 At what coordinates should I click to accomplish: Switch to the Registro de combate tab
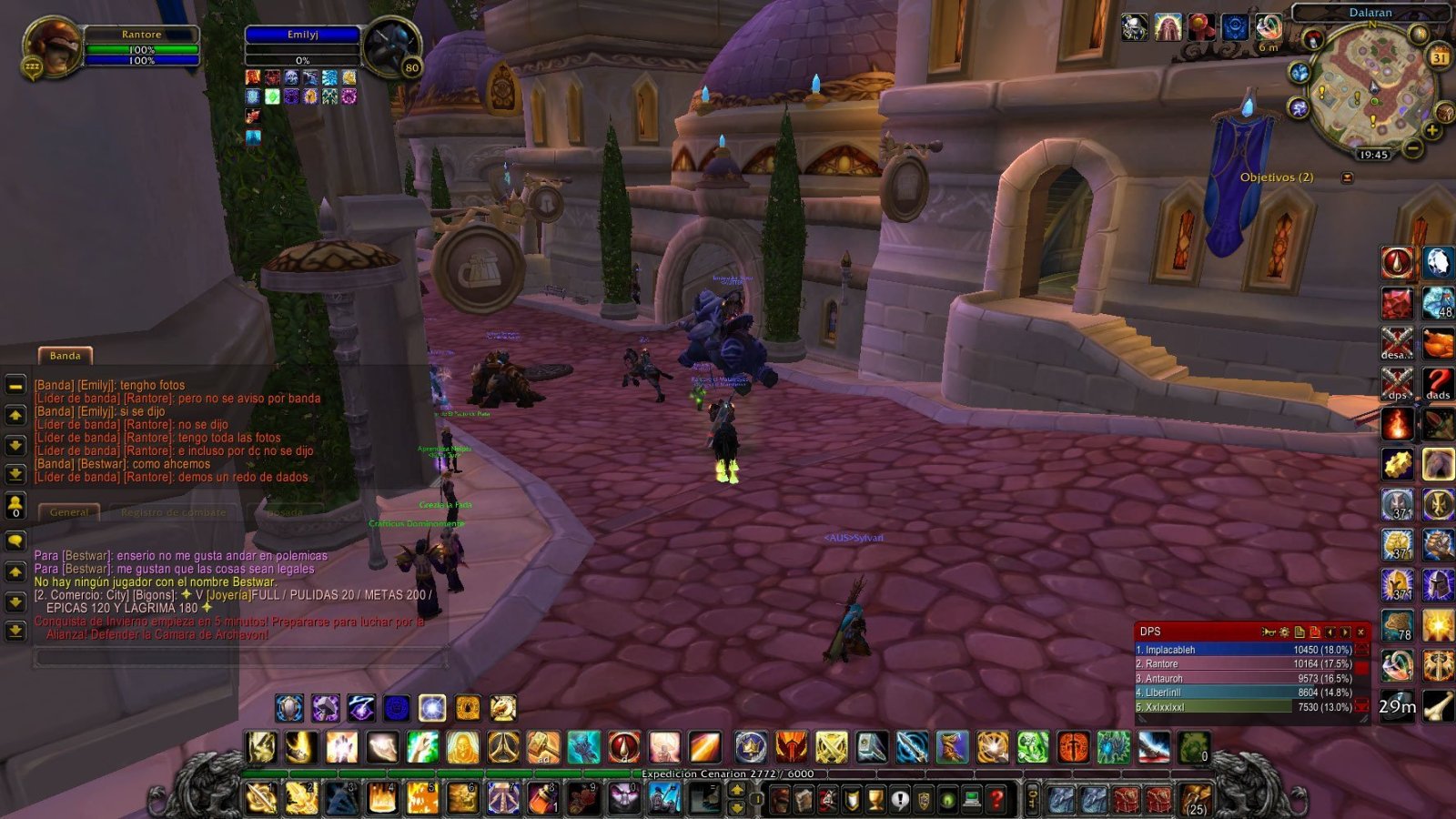tap(173, 511)
